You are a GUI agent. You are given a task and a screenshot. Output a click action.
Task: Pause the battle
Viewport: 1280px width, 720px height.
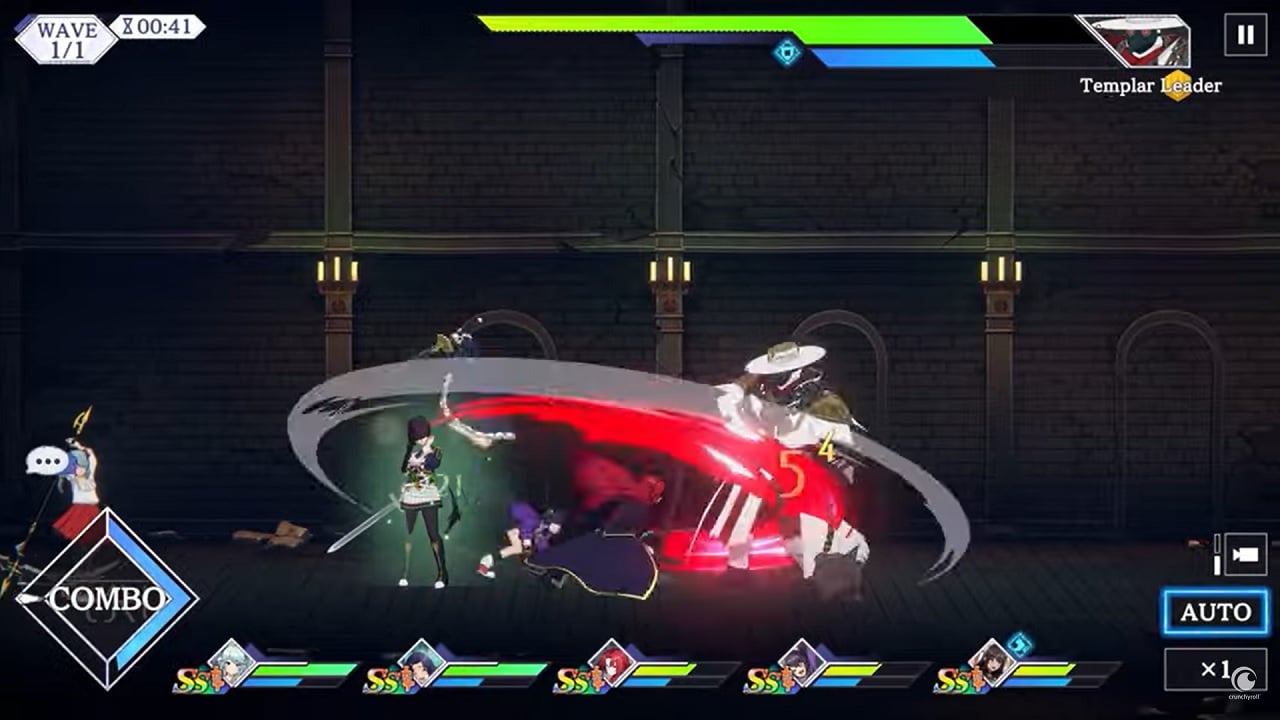point(1245,36)
